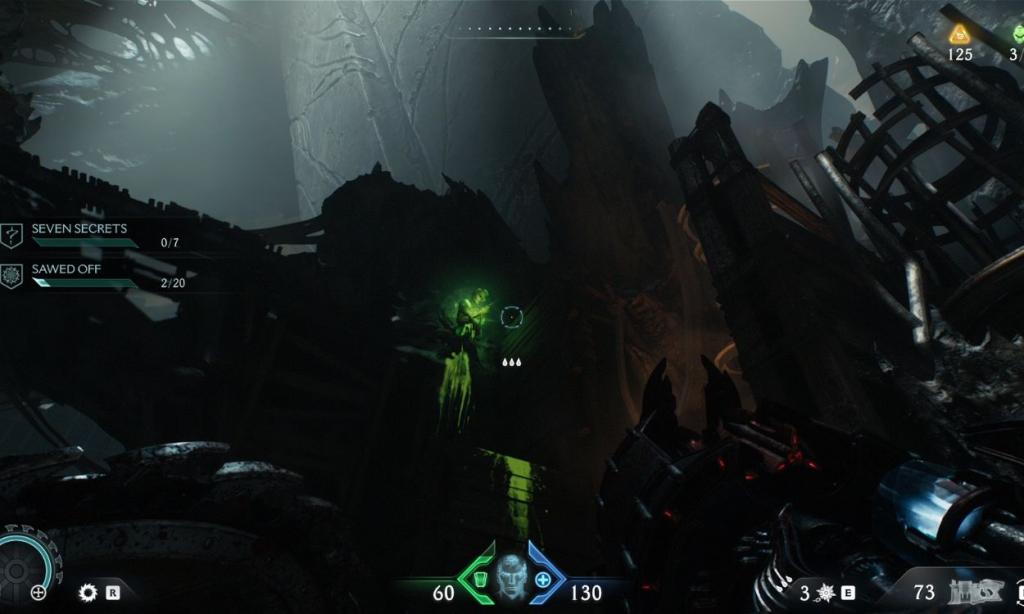Select the green armor icon
Screen dimensions: 1024x614
click(x=480, y=580)
